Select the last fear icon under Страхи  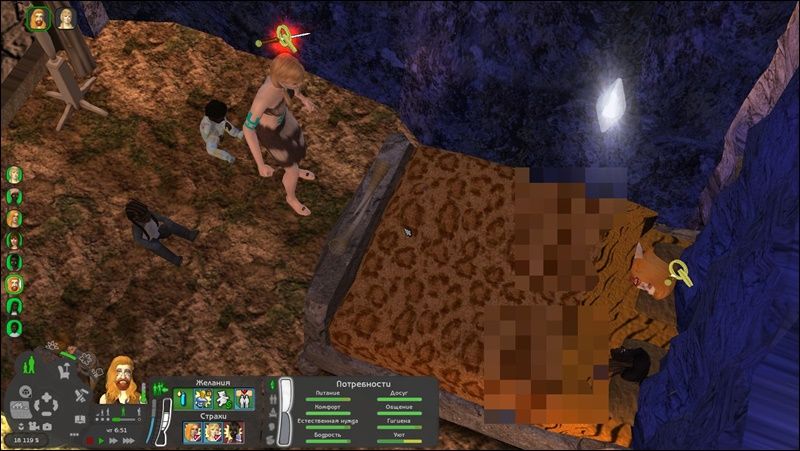coord(234,432)
